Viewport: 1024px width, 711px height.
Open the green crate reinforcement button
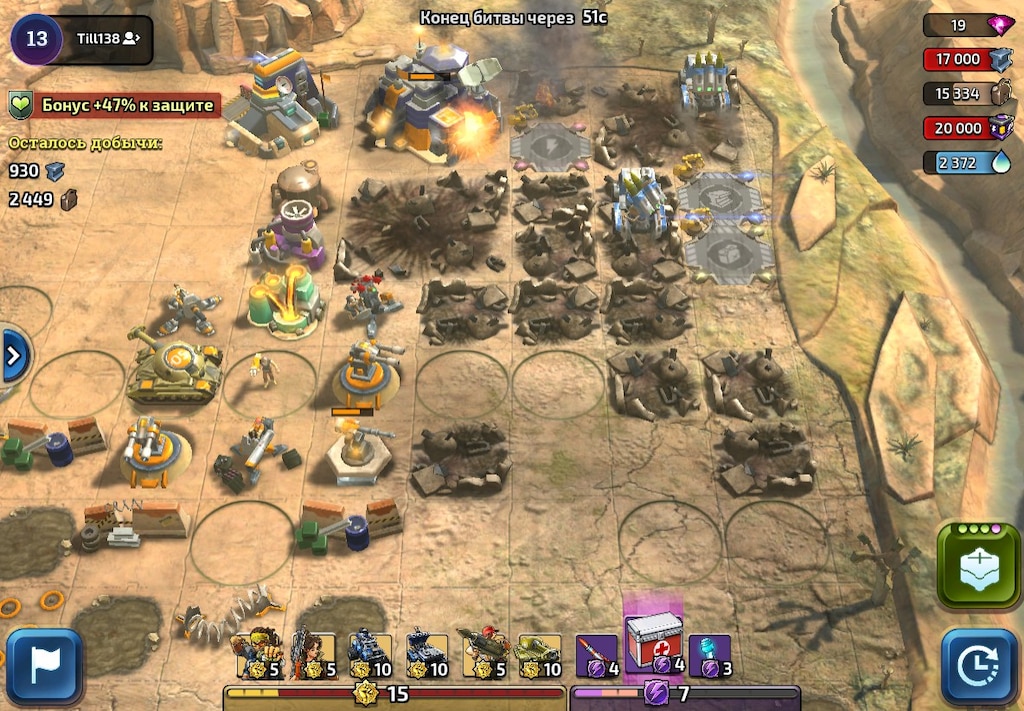pyautogui.click(x=979, y=567)
